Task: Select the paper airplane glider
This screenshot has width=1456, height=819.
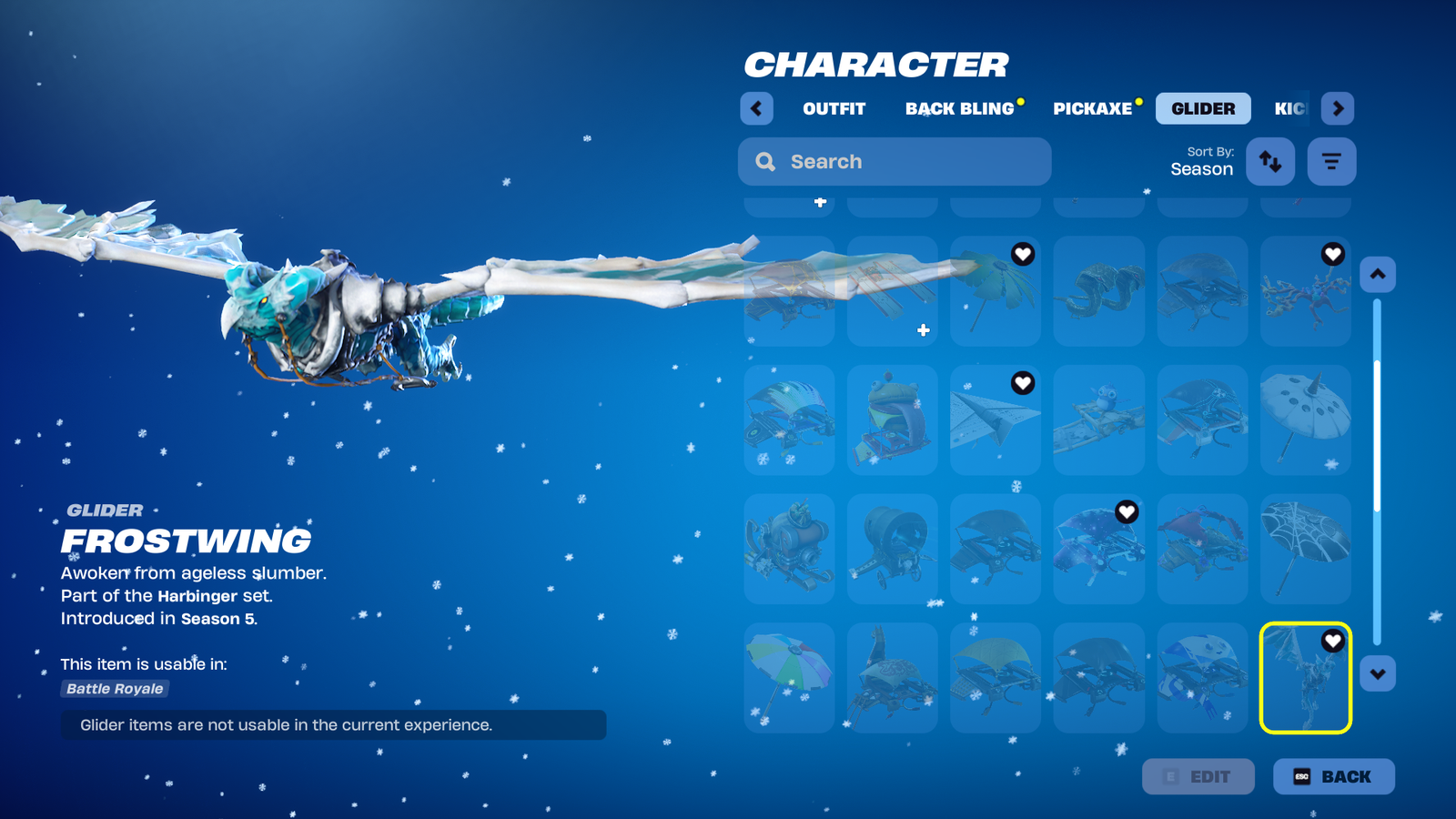Action: pyautogui.click(x=995, y=420)
